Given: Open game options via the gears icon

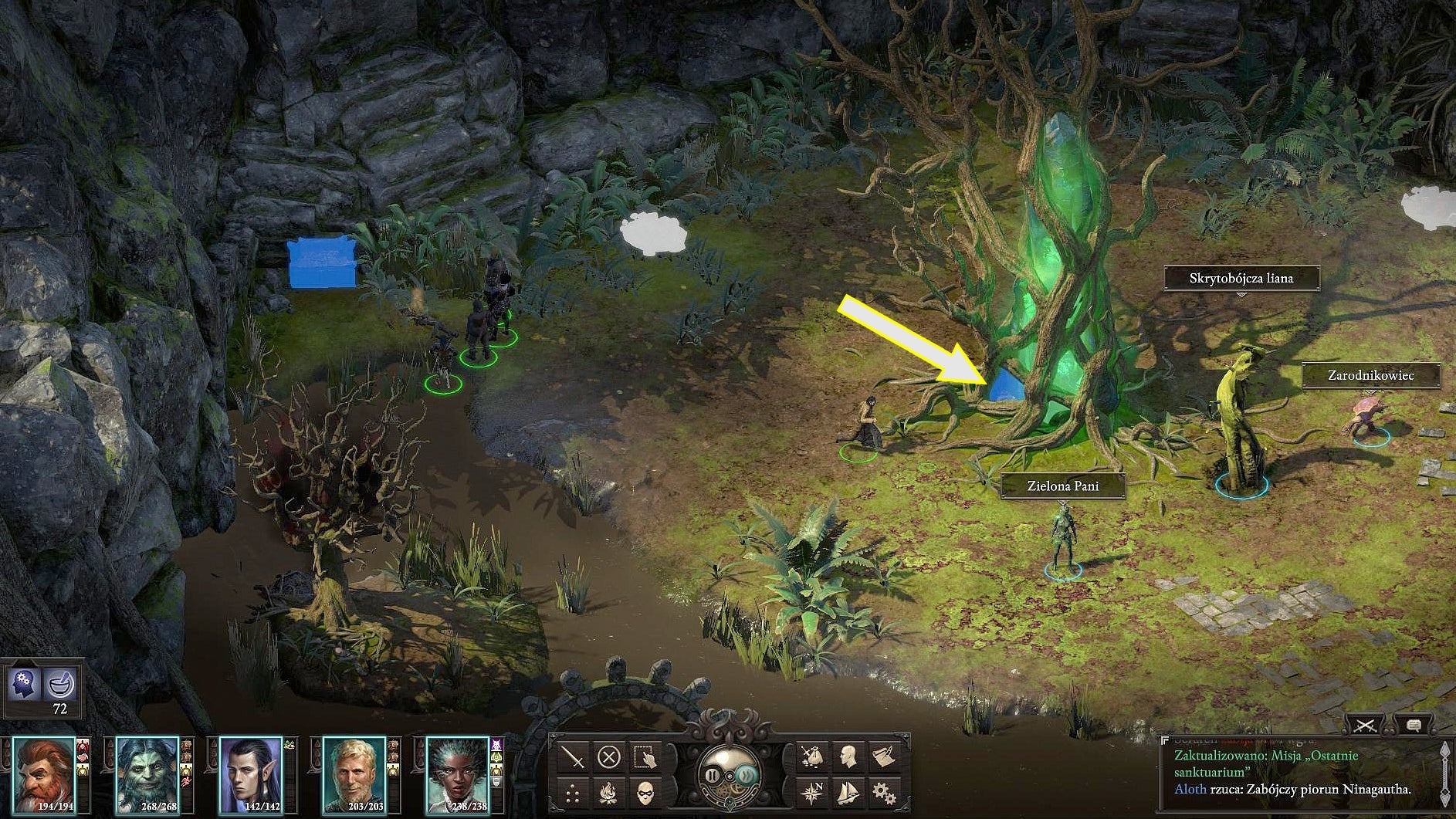Looking at the screenshot, I should (x=882, y=793).
